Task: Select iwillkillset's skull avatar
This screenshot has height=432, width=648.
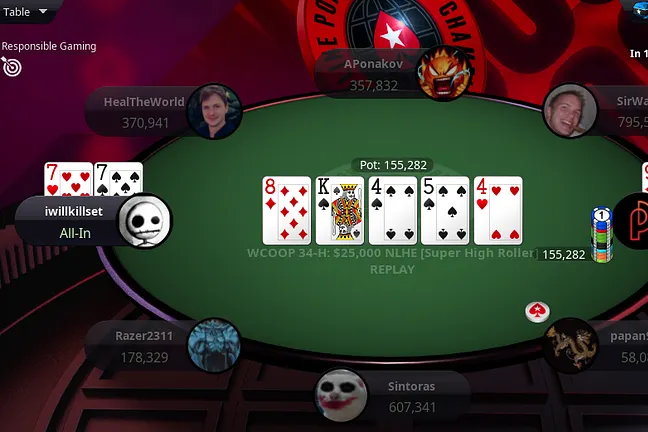Action: click(145, 221)
